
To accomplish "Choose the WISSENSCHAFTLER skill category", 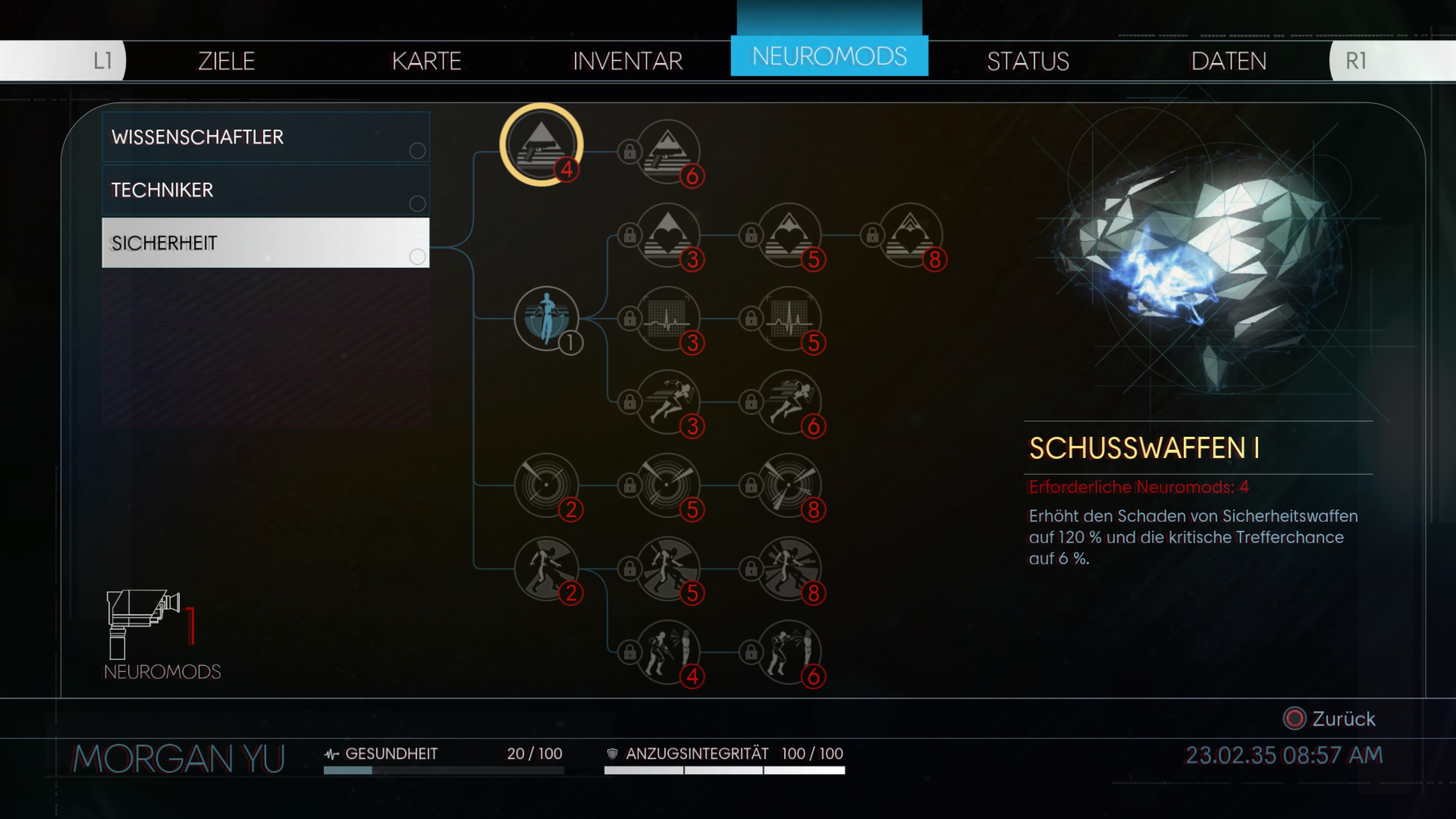I will pyautogui.click(x=265, y=137).
